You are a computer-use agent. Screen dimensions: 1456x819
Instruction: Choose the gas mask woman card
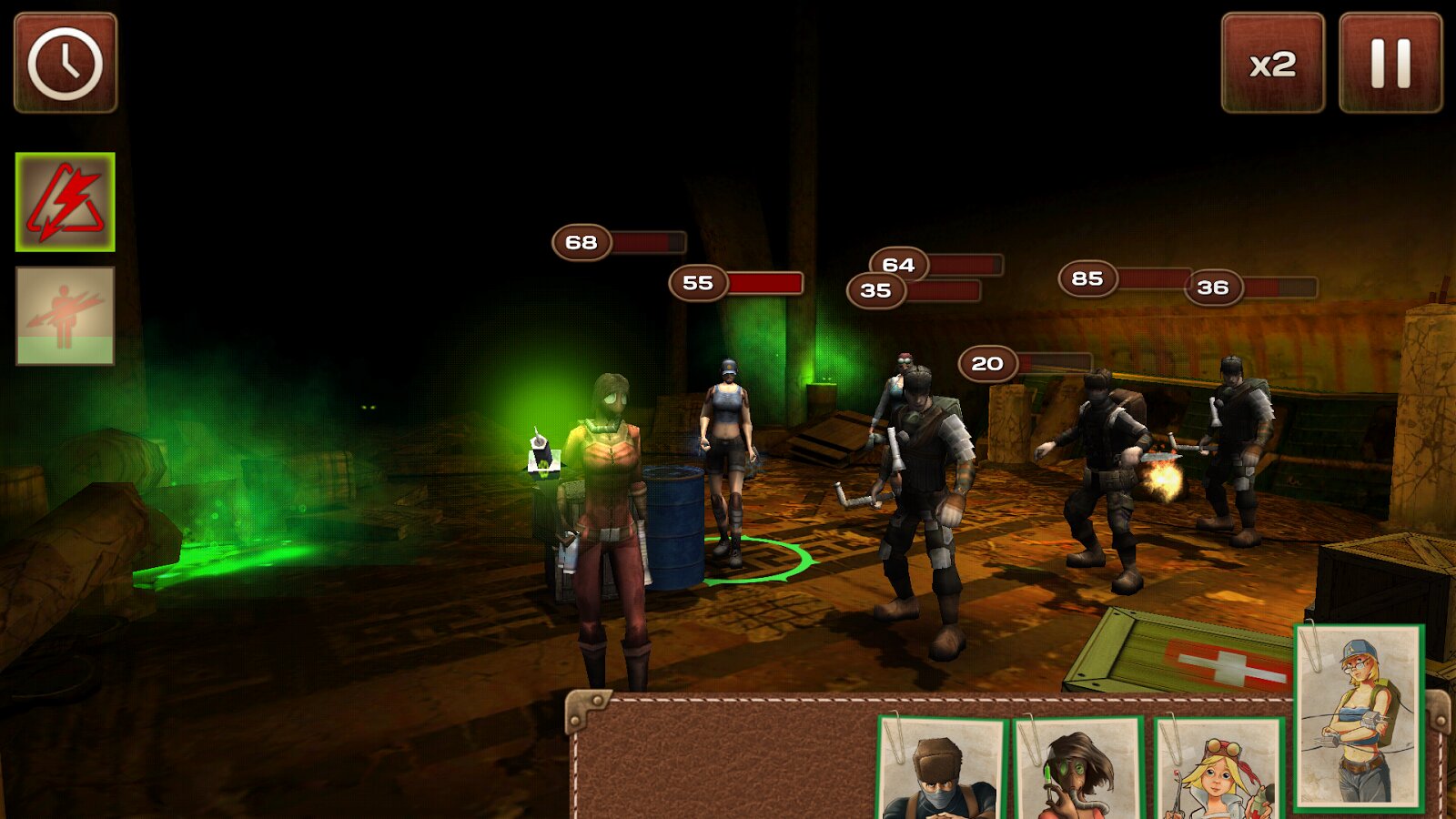tap(1080, 769)
